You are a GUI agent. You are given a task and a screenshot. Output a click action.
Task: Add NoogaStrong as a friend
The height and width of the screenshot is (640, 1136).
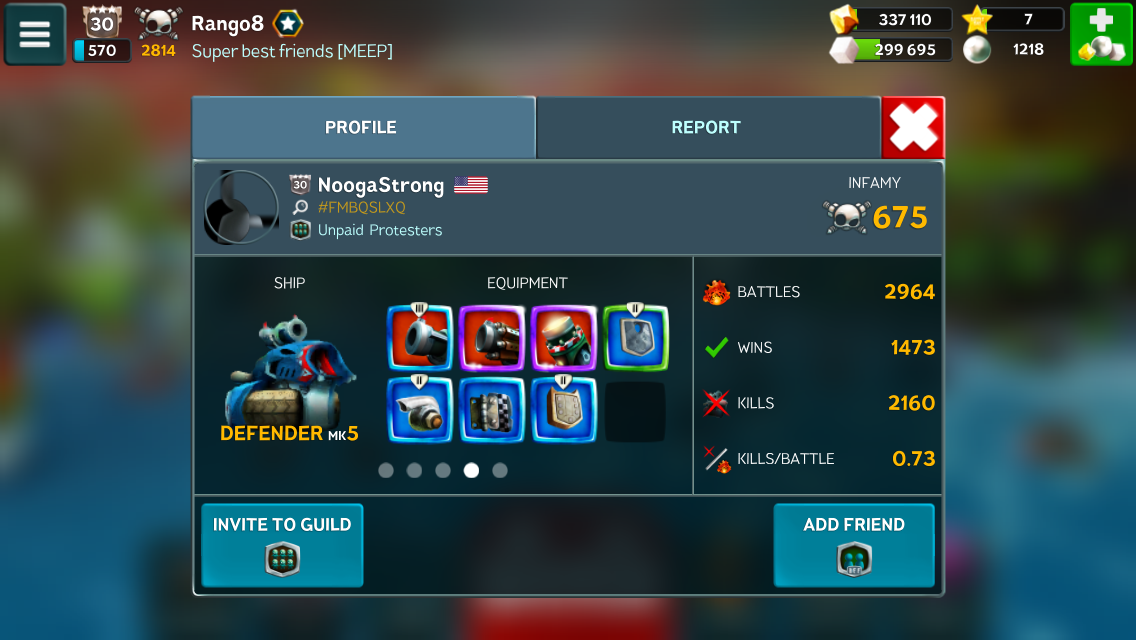(853, 545)
